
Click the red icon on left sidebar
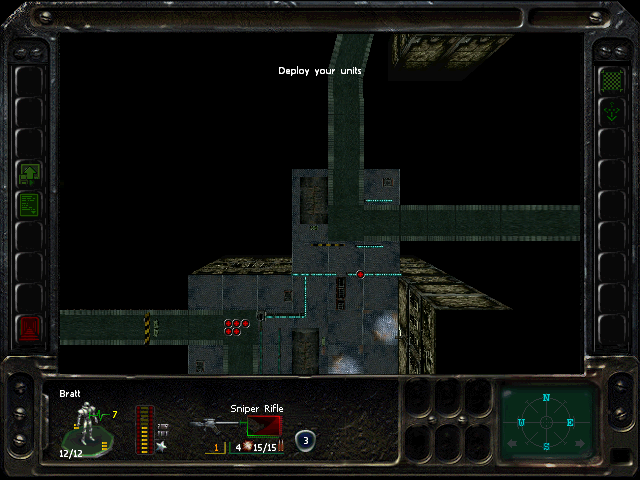pyautogui.click(x=29, y=327)
